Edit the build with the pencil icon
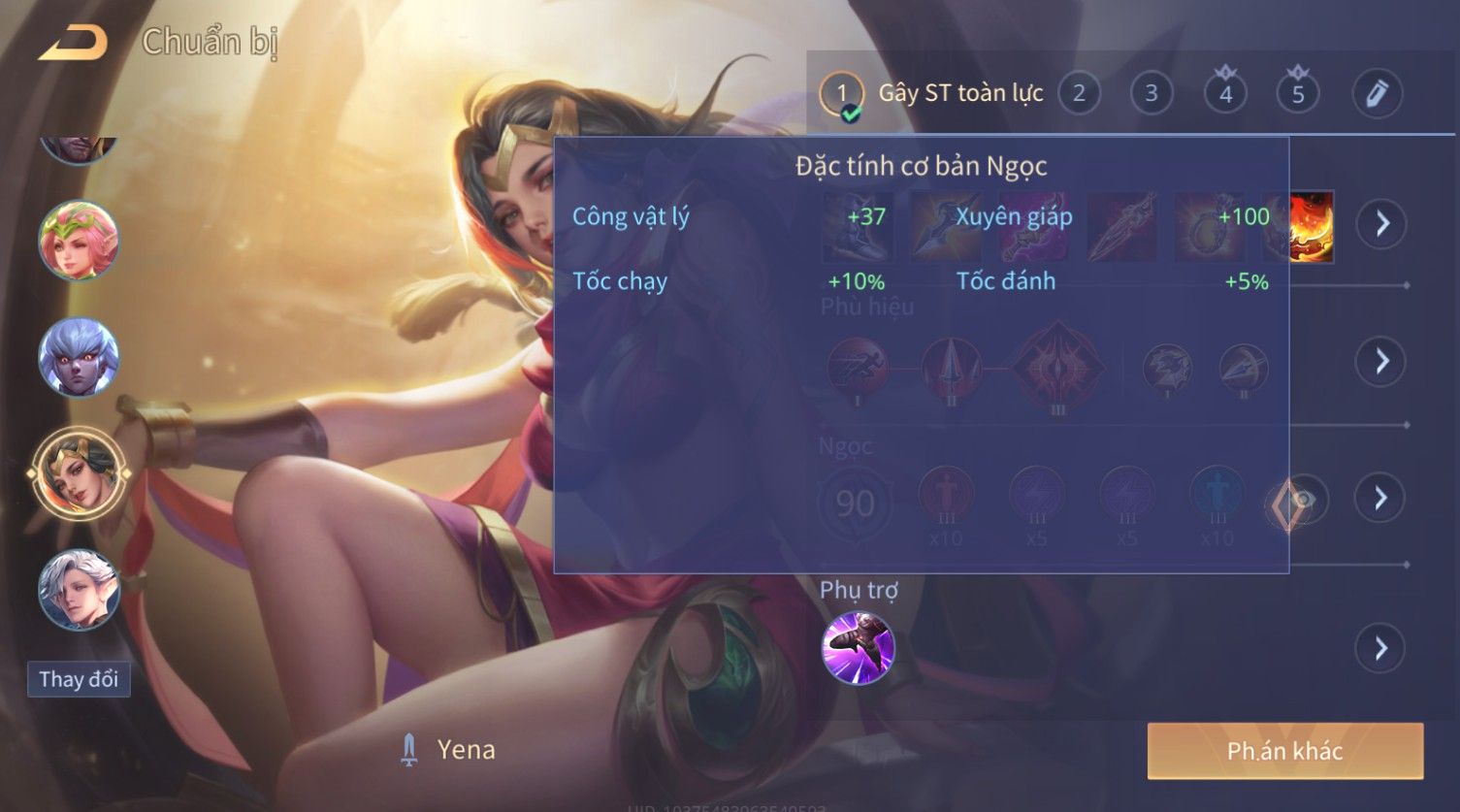 pos(1377,94)
